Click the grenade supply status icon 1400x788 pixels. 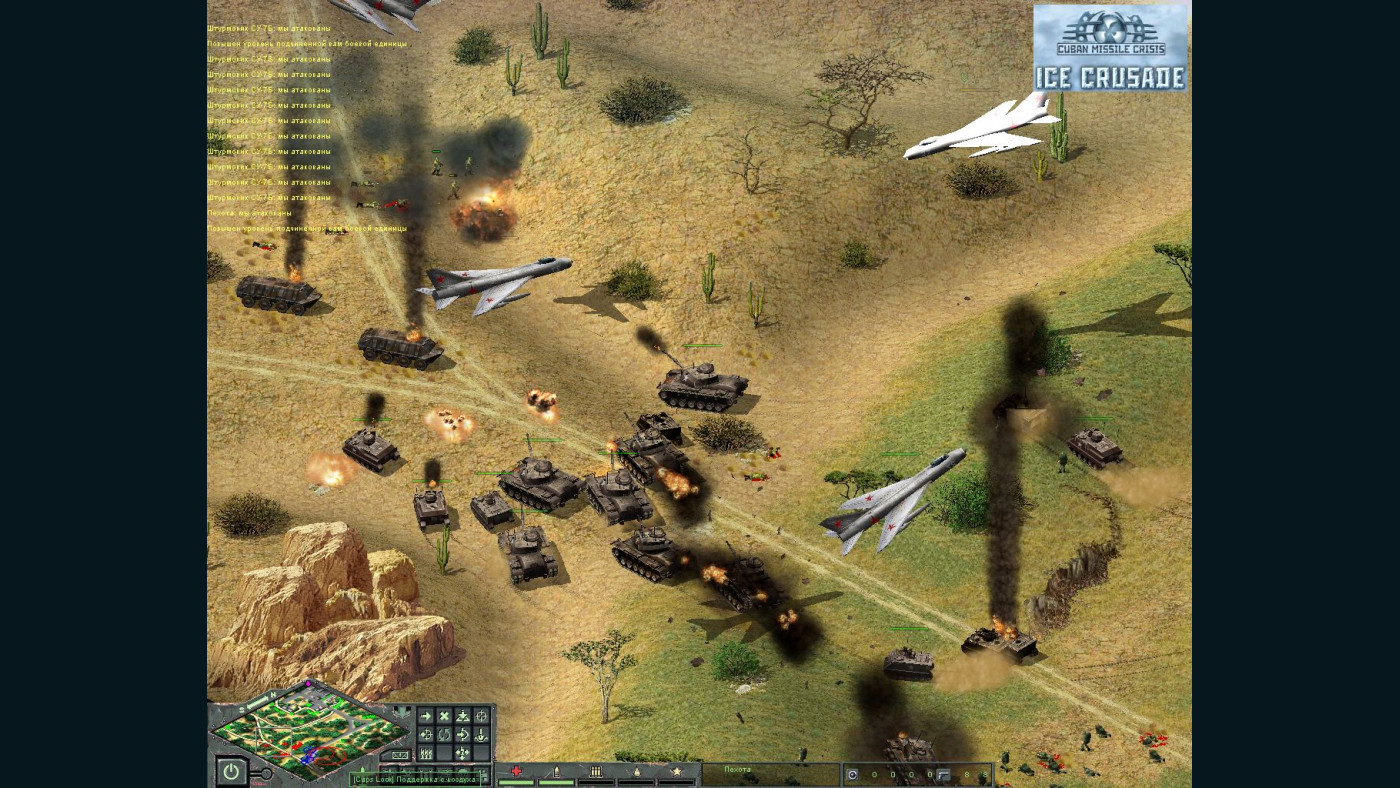636,771
